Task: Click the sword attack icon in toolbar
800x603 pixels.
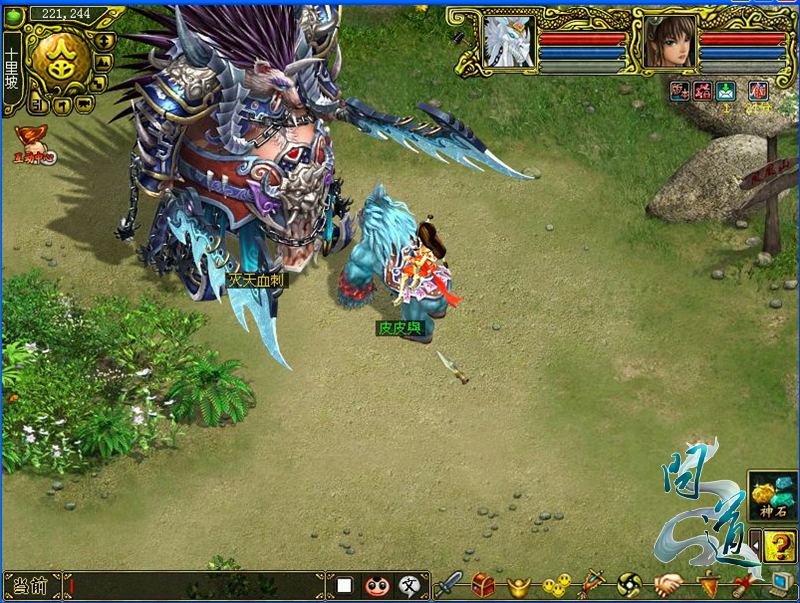Action: [447, 584]
